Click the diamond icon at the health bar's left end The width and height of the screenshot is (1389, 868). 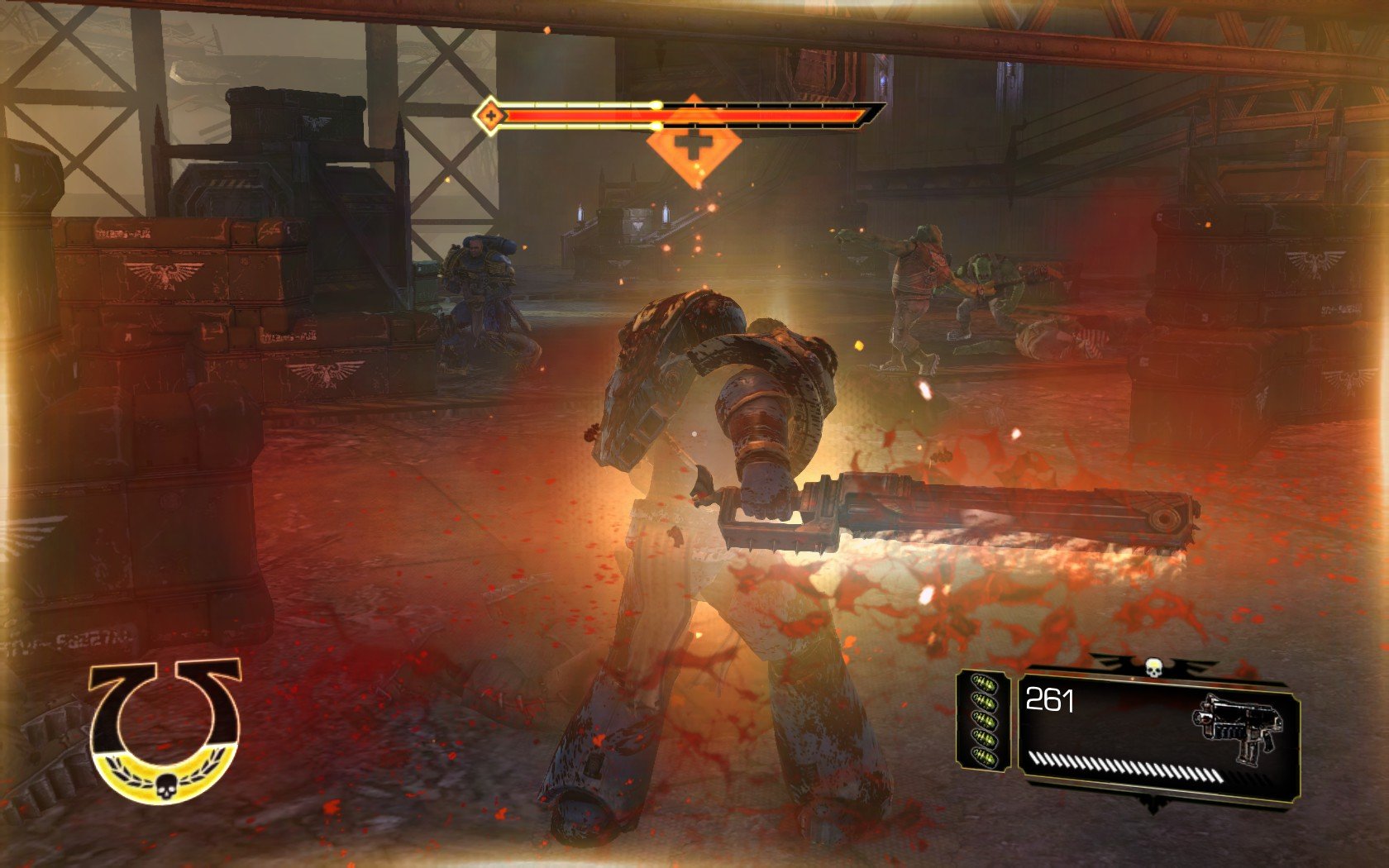pos(491,115)
